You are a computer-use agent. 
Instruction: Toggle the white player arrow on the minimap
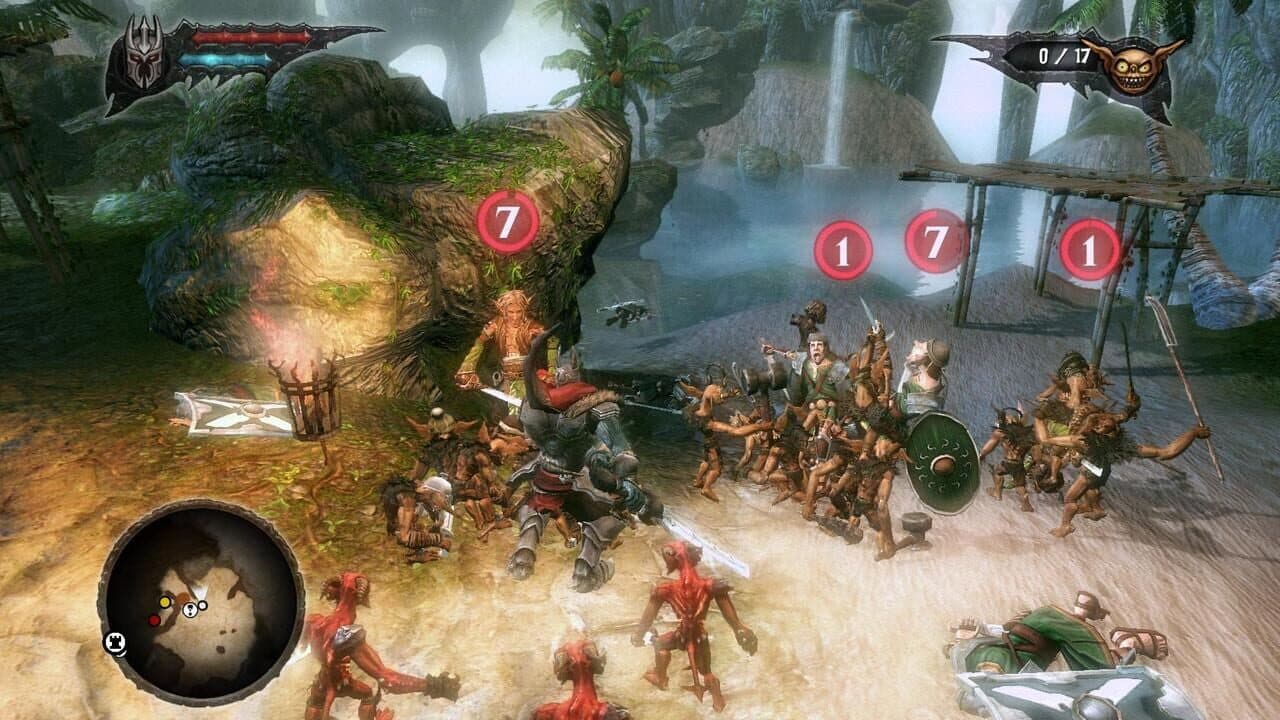tap(201, 590)
